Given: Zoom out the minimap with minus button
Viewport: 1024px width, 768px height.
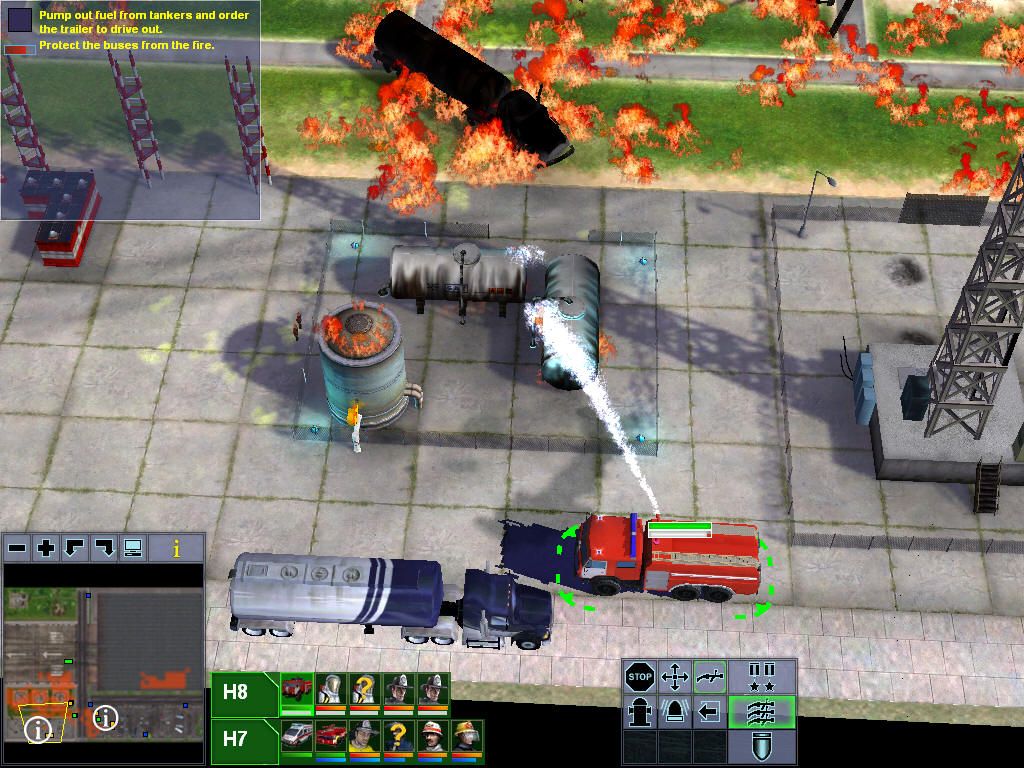Looking at the screenshot, I should tap(16, 548).
